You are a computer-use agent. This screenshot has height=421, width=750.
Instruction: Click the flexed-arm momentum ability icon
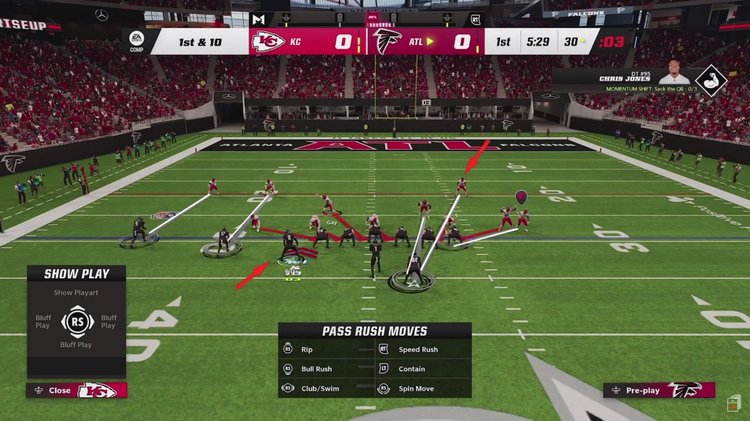(x=710, y=80)
